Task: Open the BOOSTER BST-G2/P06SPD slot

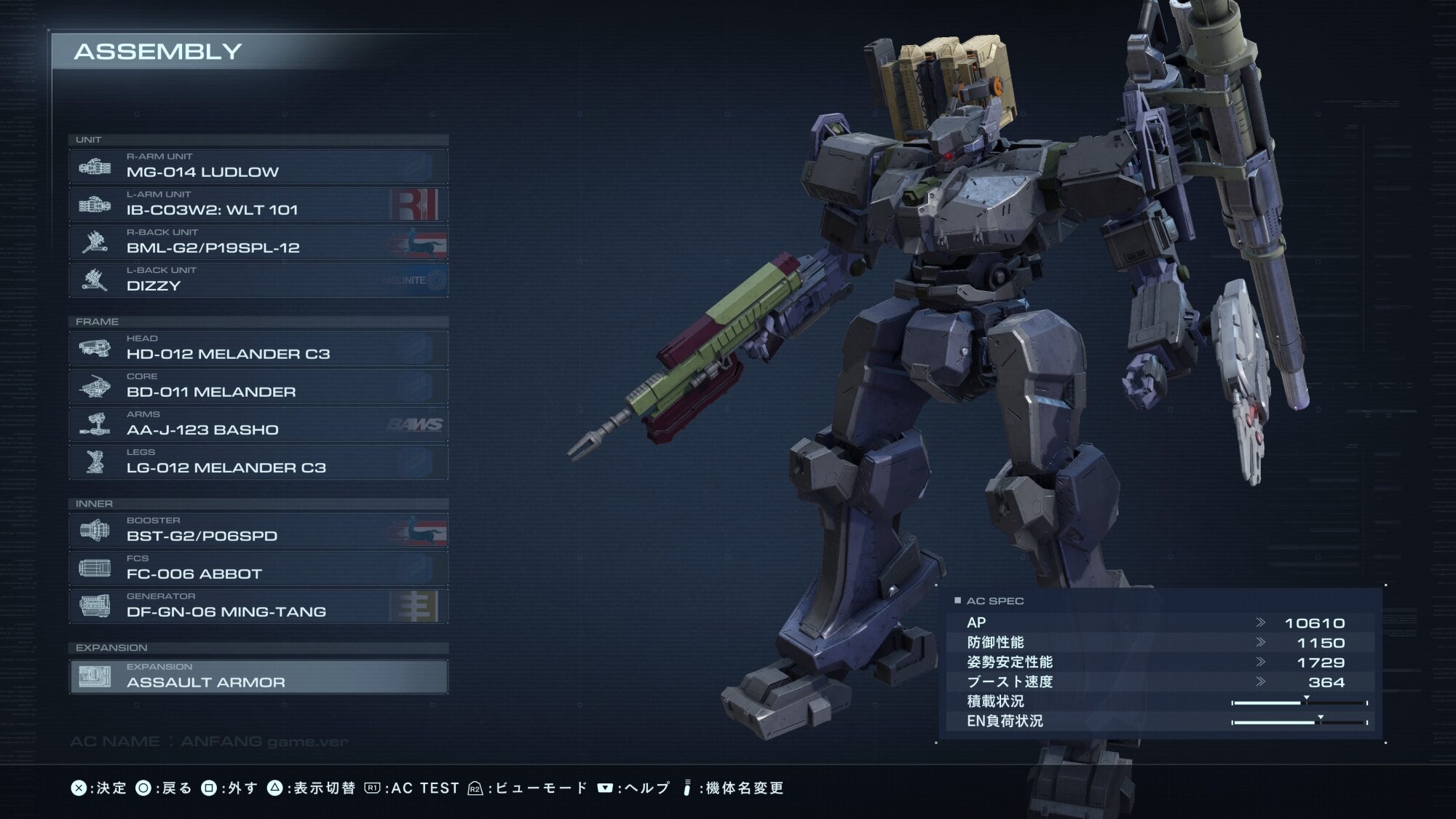Action: [x=258, y=531]
